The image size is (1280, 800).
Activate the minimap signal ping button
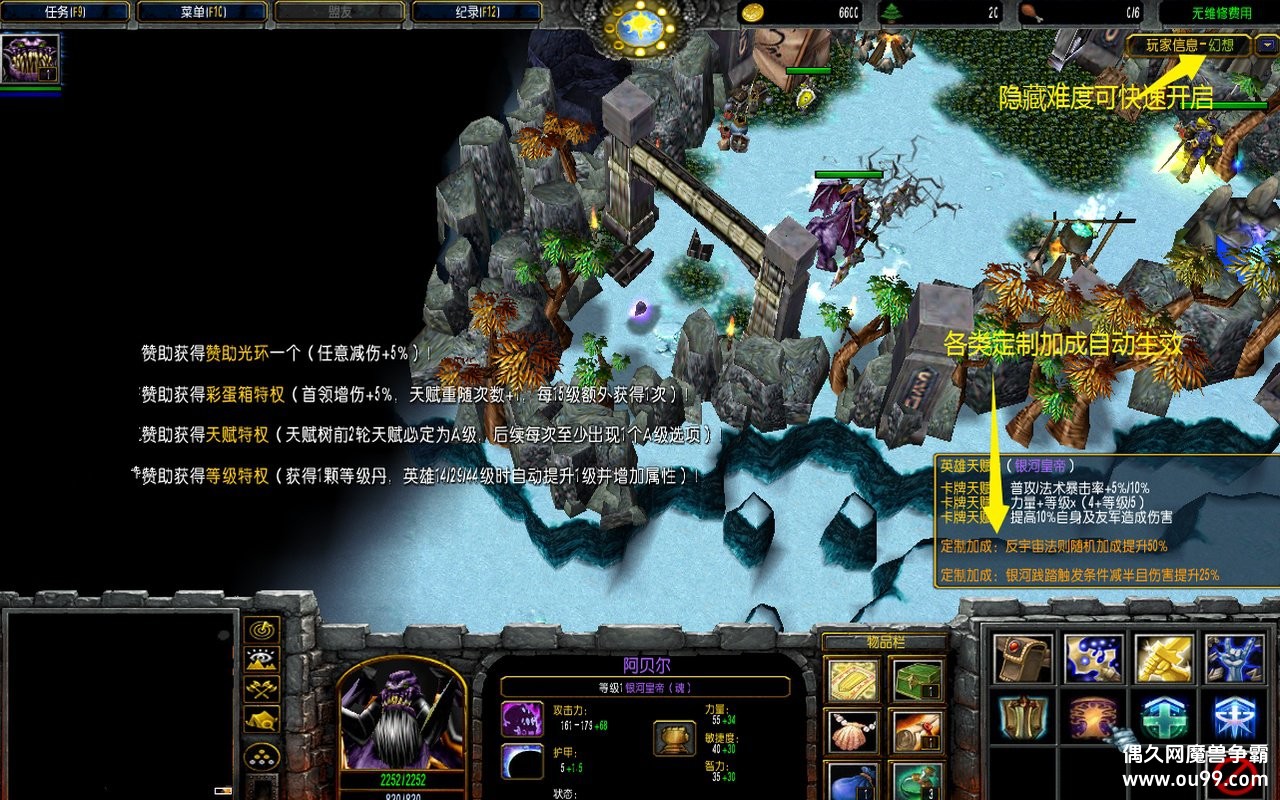point(262,629)
